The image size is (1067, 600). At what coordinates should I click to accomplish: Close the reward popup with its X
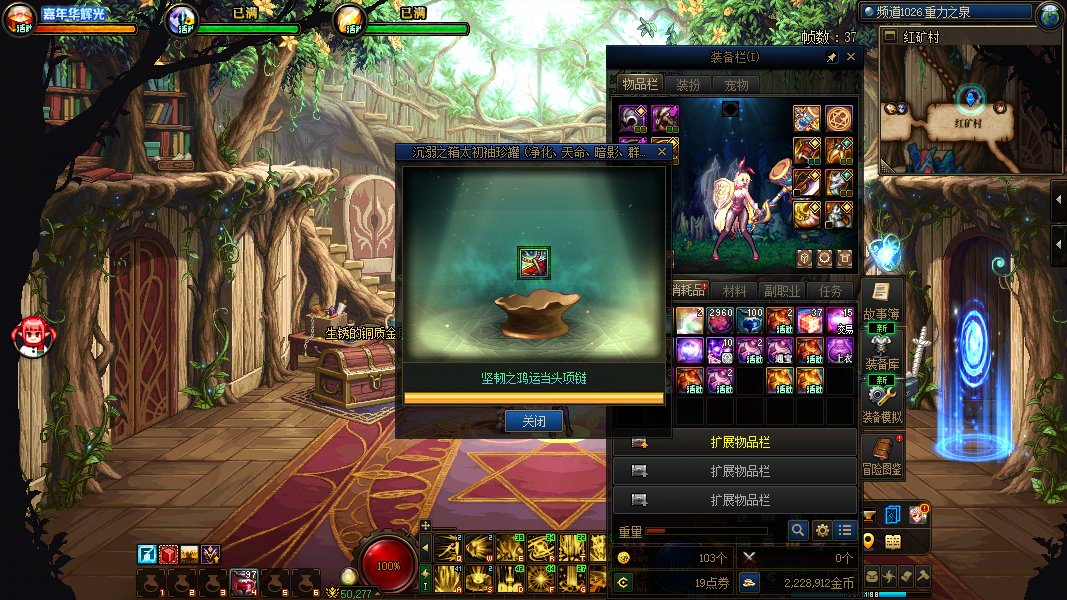click(x=661, y=153)
